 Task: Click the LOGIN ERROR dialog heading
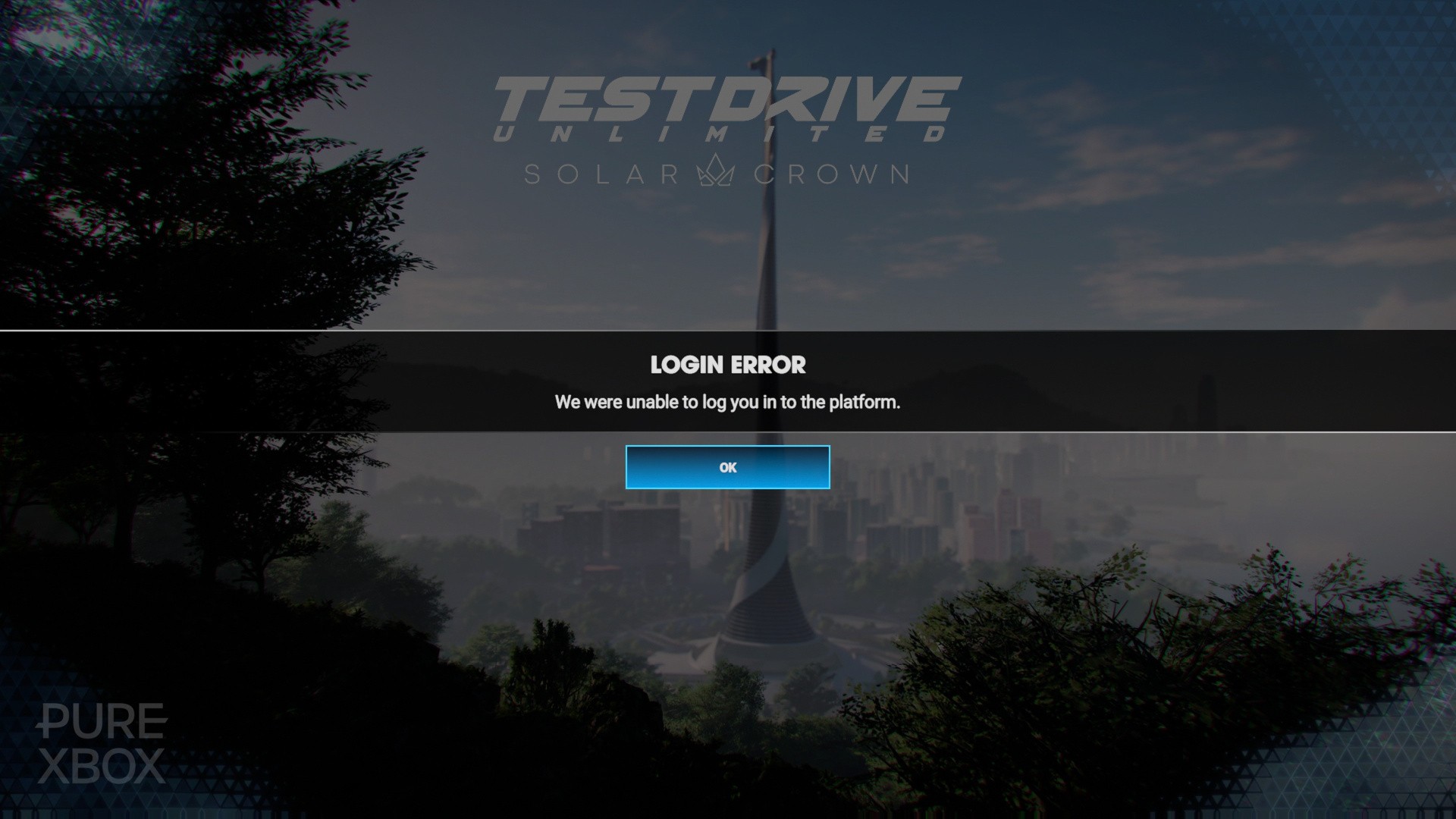pos(726,366)
